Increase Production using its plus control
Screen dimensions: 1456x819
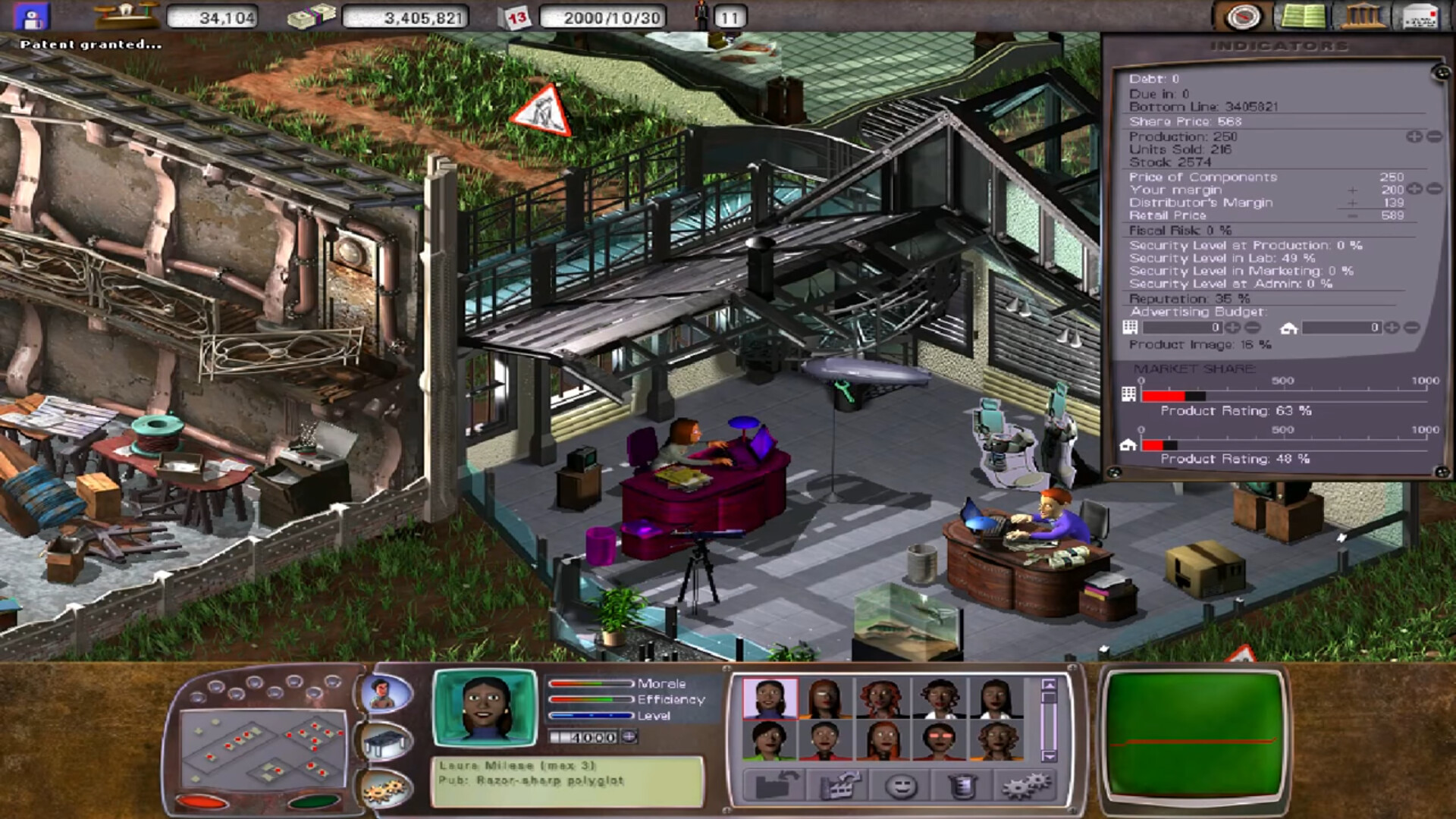(x=1414, y=137)
